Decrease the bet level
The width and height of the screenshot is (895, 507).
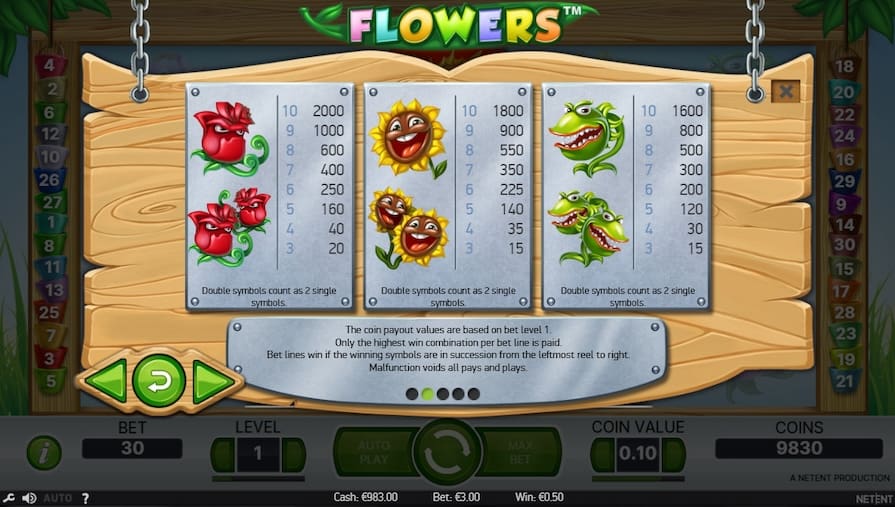click(222, 454)
